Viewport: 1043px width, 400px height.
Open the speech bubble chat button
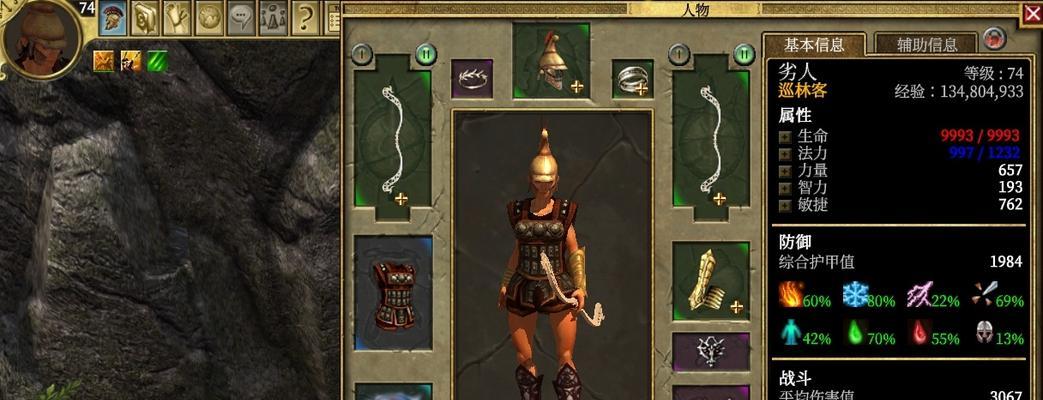tap(241, 16)
